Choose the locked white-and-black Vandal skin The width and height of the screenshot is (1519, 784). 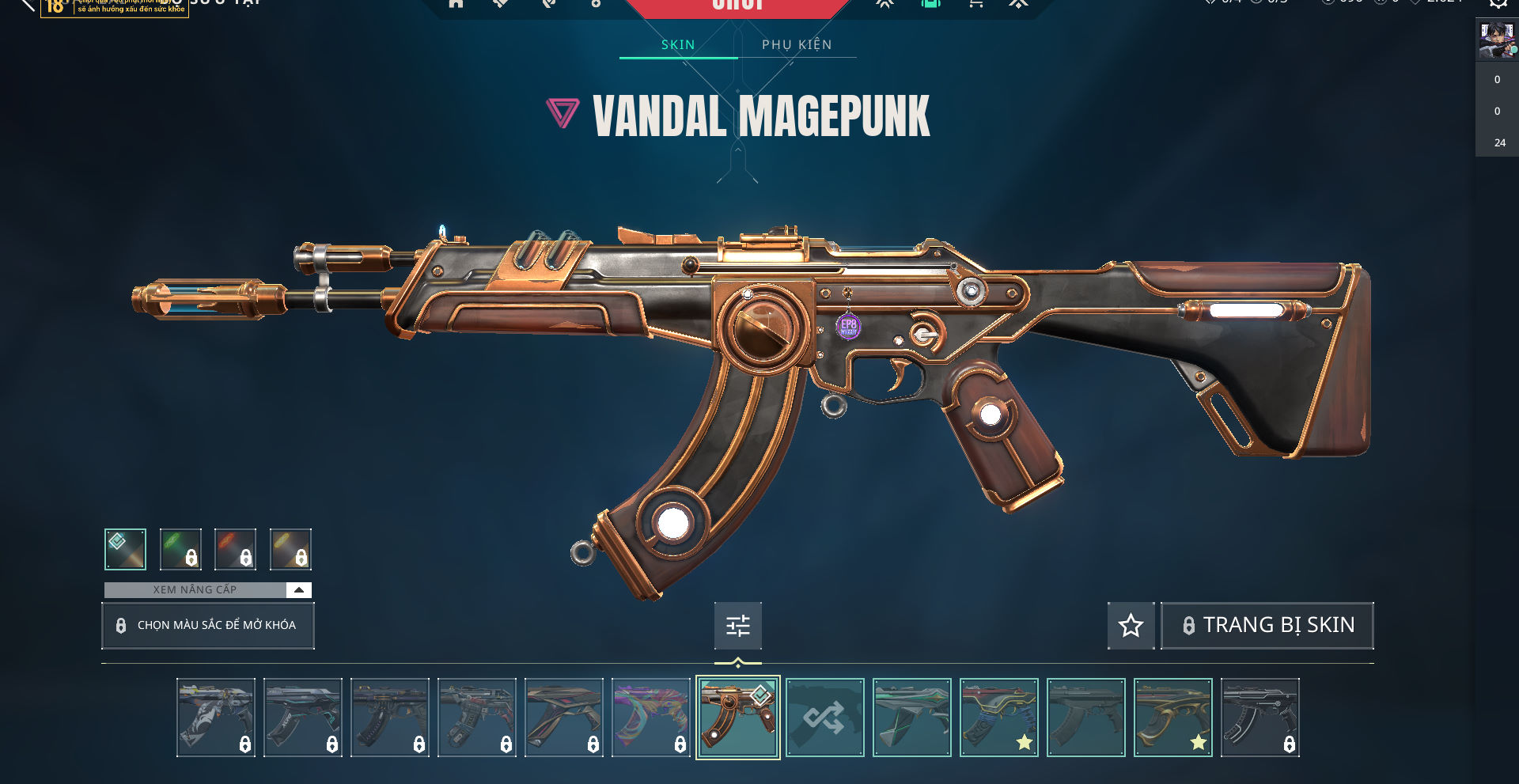click(215, 718)
